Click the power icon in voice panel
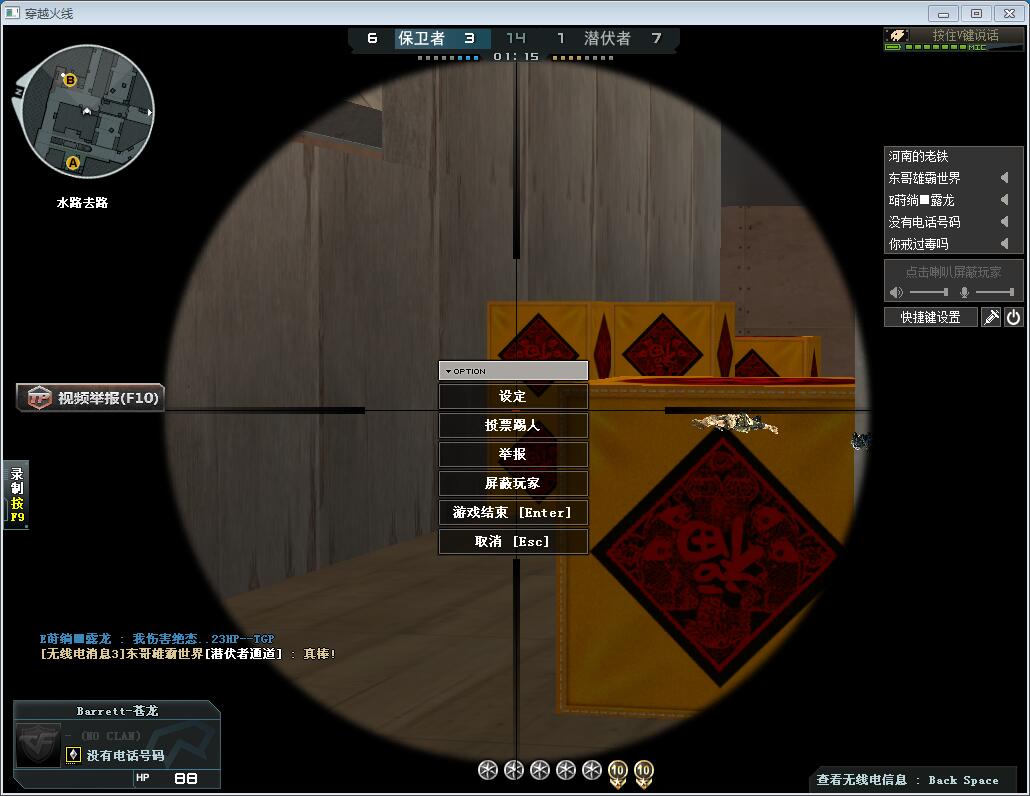1030x796 pixels. tap(1013, 317)
